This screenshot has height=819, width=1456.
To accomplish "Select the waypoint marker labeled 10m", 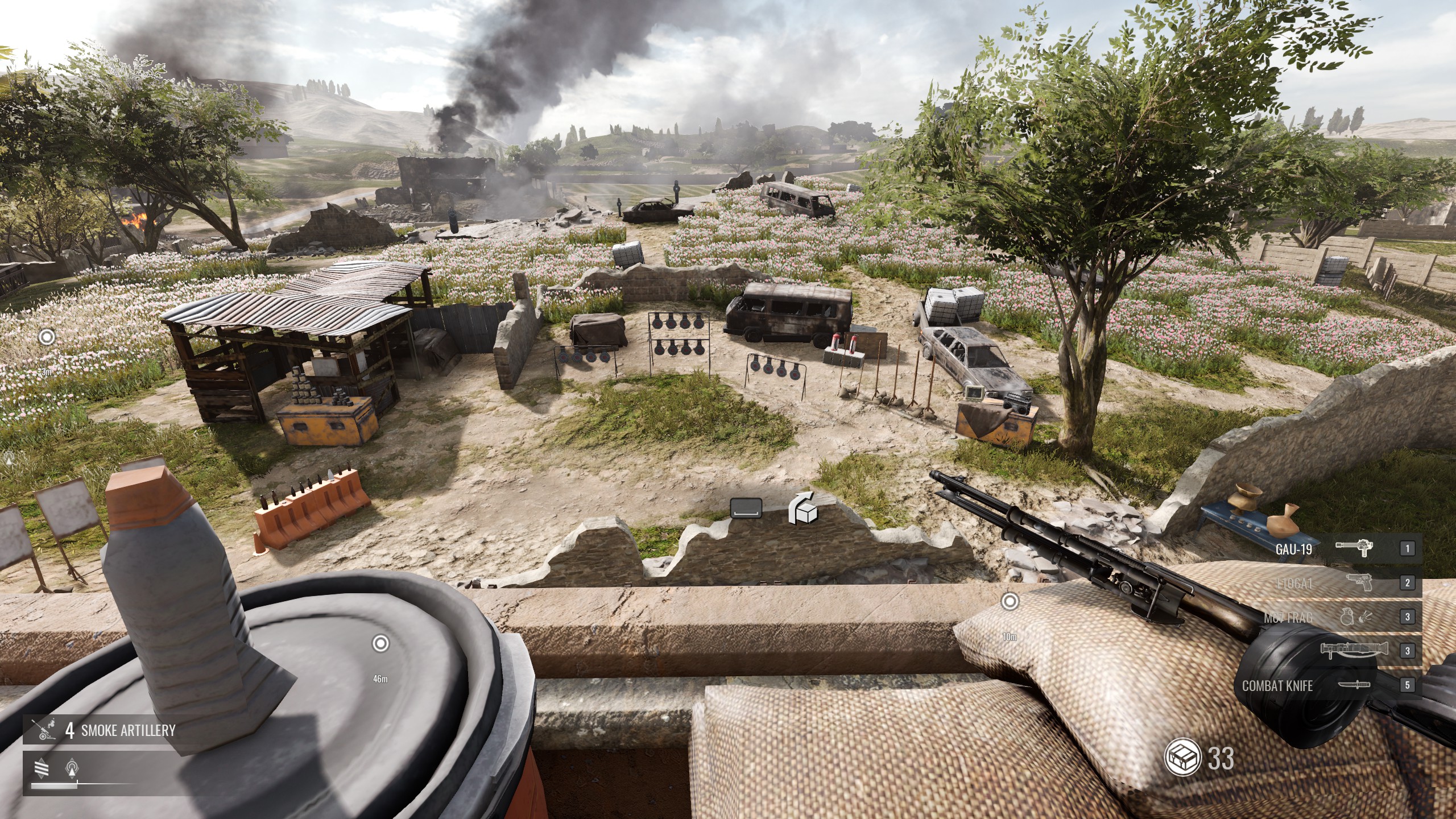I will (1010, 601).
